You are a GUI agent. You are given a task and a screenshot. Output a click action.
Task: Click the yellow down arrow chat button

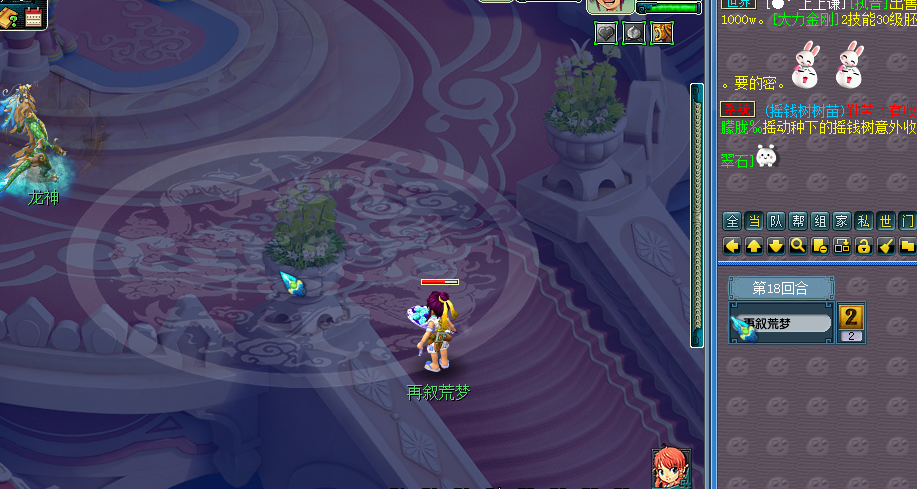coord(776,245)
